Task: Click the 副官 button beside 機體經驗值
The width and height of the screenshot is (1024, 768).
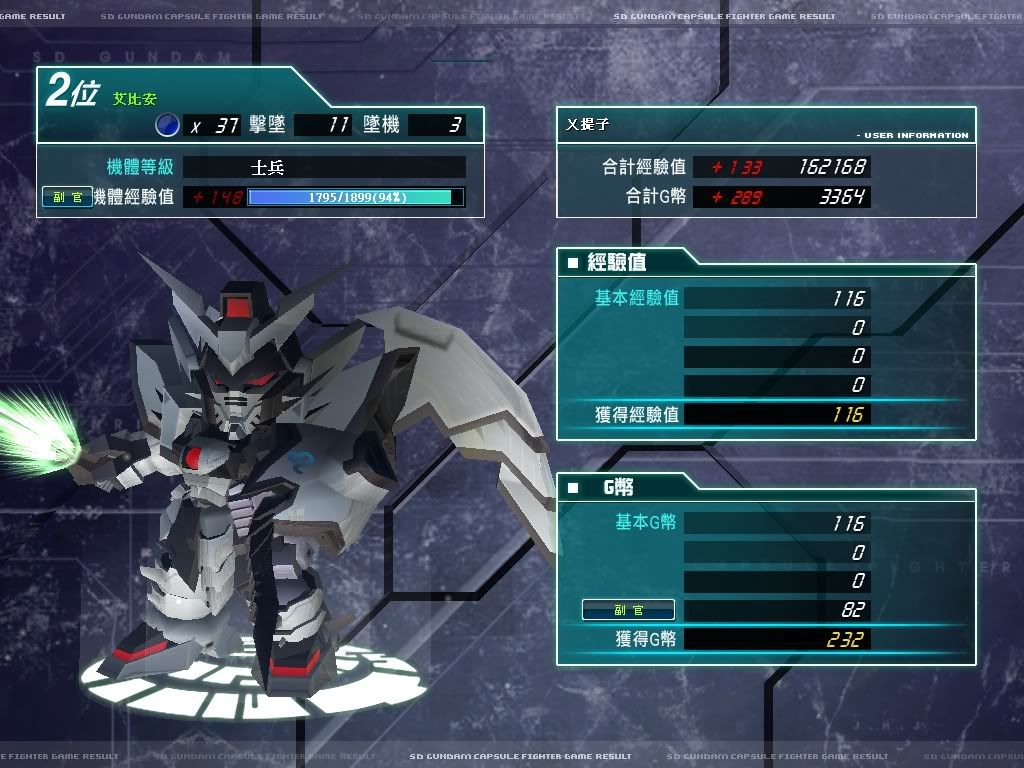Action: [67, 197]
